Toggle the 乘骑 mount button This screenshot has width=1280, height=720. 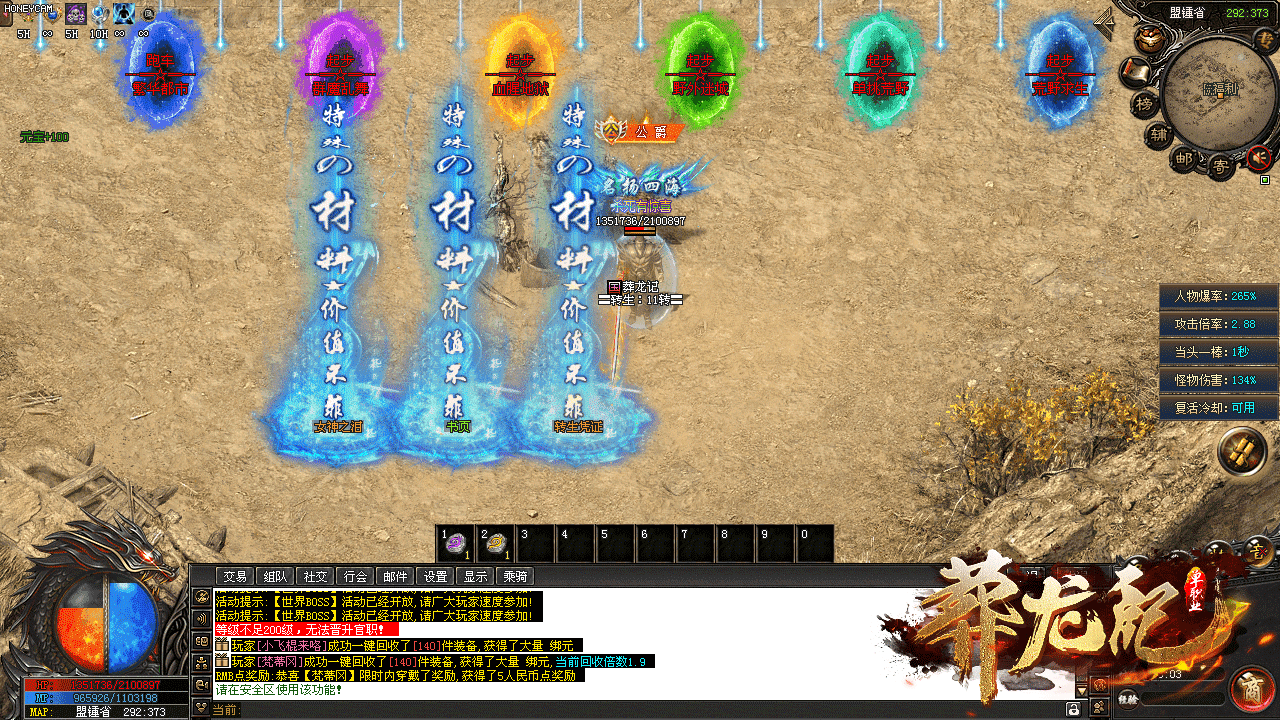click(x=515, y=576)
